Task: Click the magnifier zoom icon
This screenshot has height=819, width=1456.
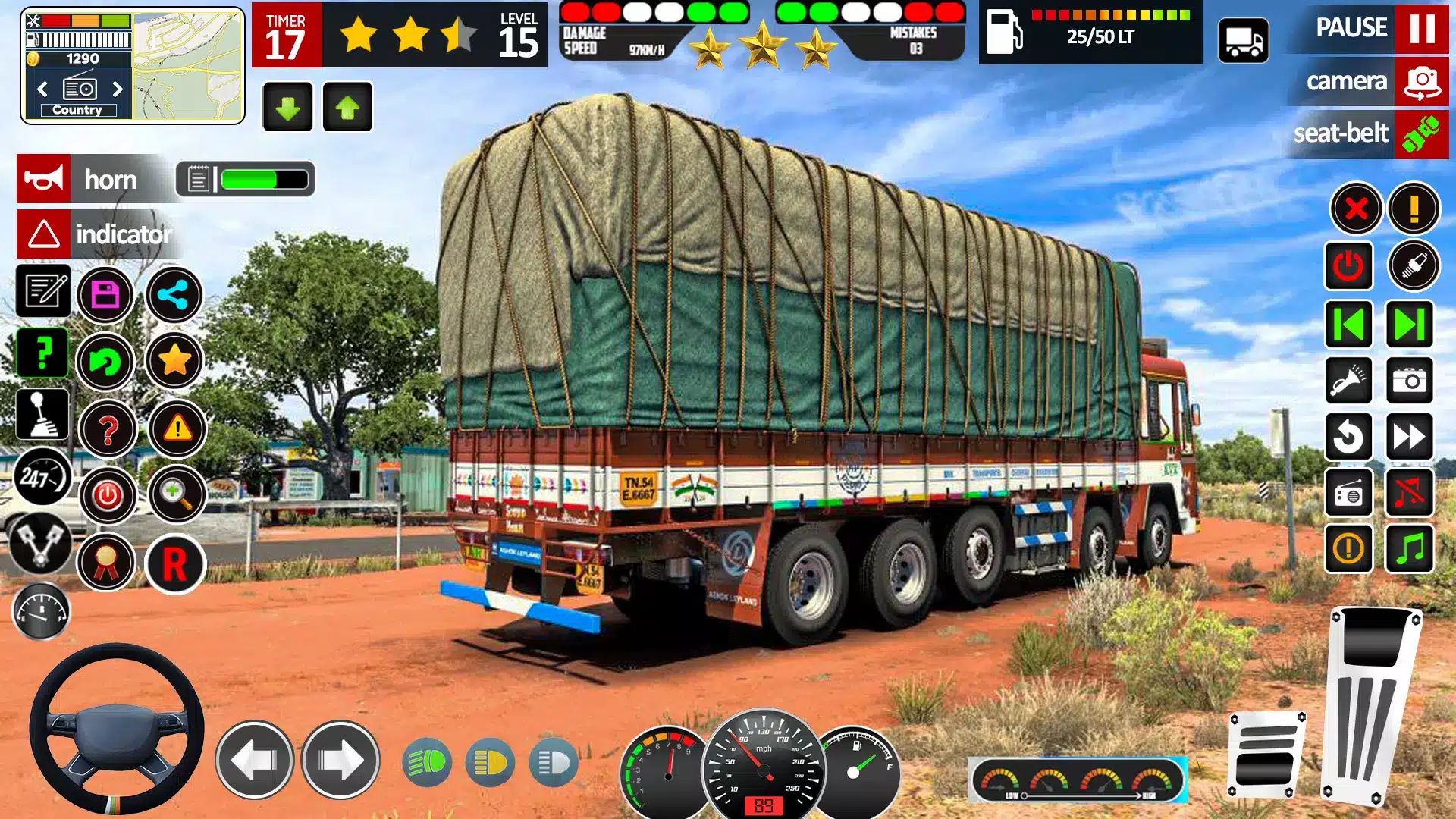Action: 177,494
